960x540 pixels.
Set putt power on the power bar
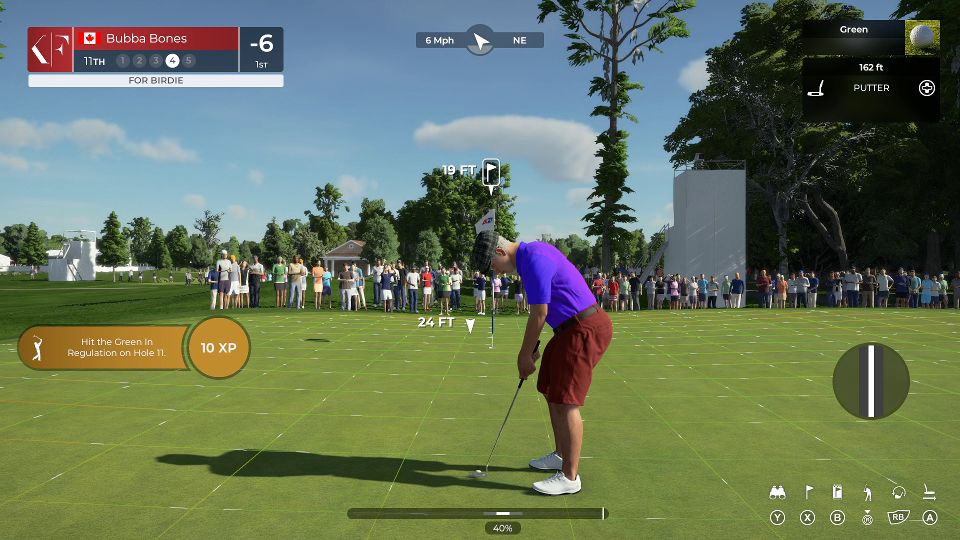(477, 513)
